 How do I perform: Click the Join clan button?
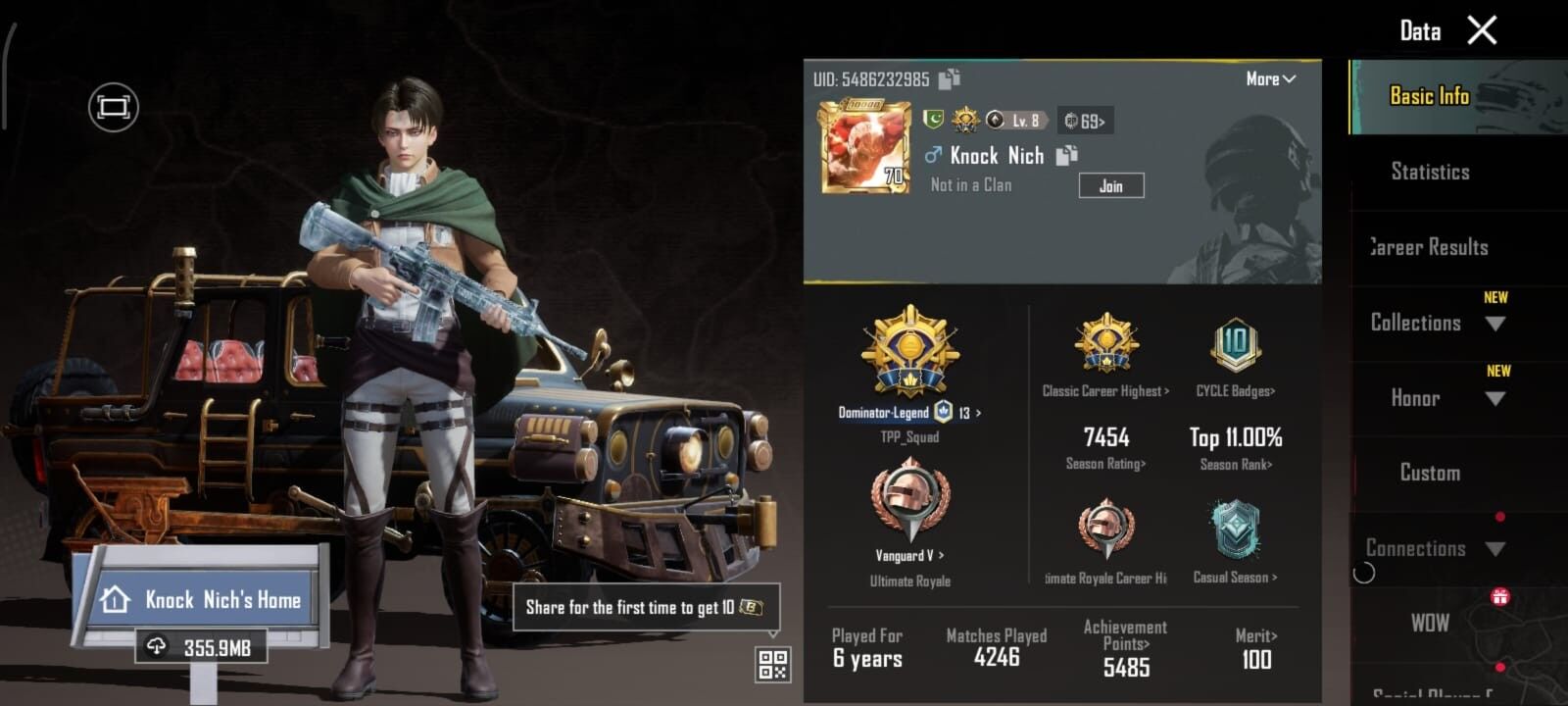pyautogui.click(x=1110, y=185)
